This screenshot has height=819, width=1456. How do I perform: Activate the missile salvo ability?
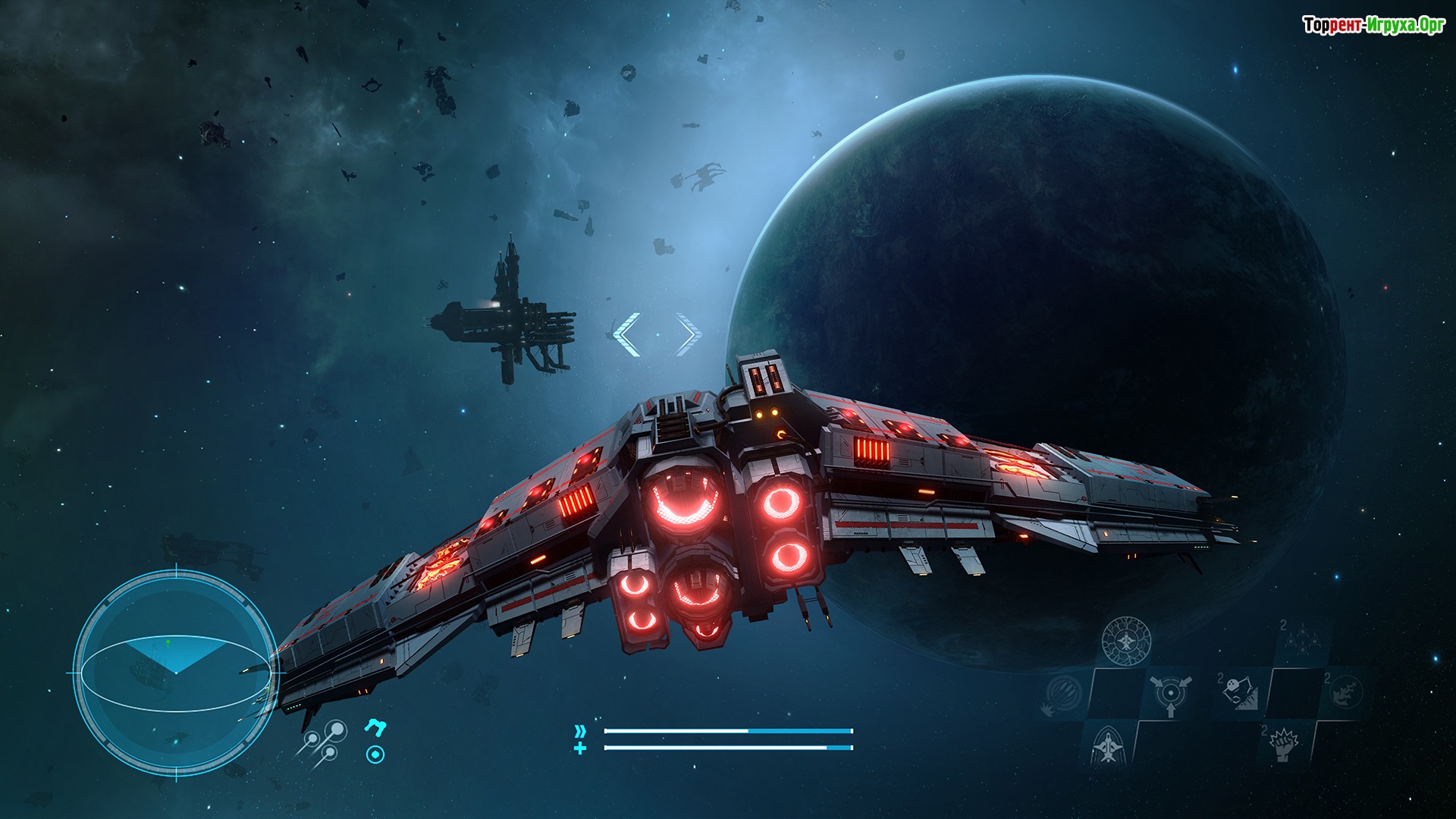click(1062, 694)
